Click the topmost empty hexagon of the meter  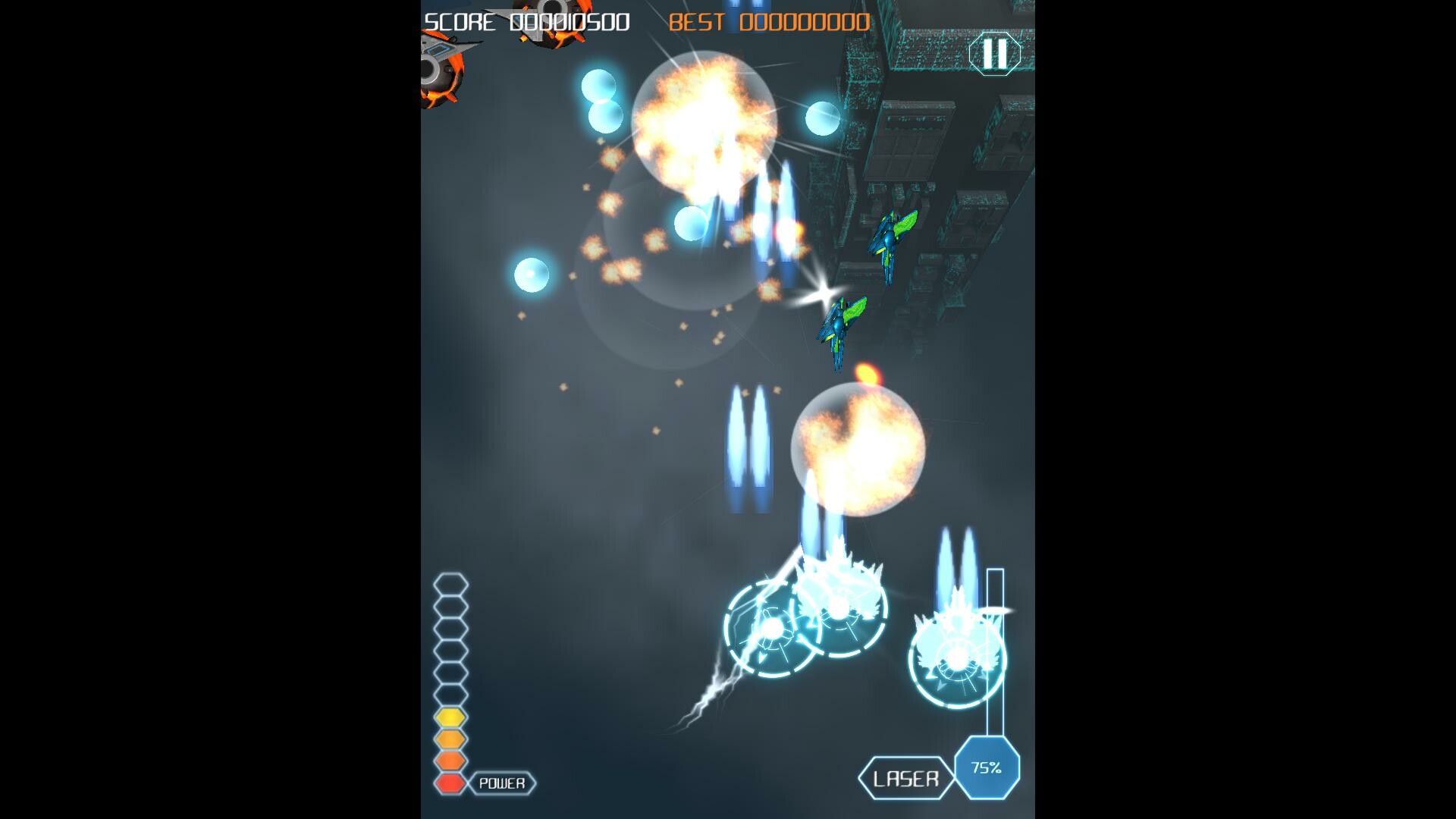449,585
